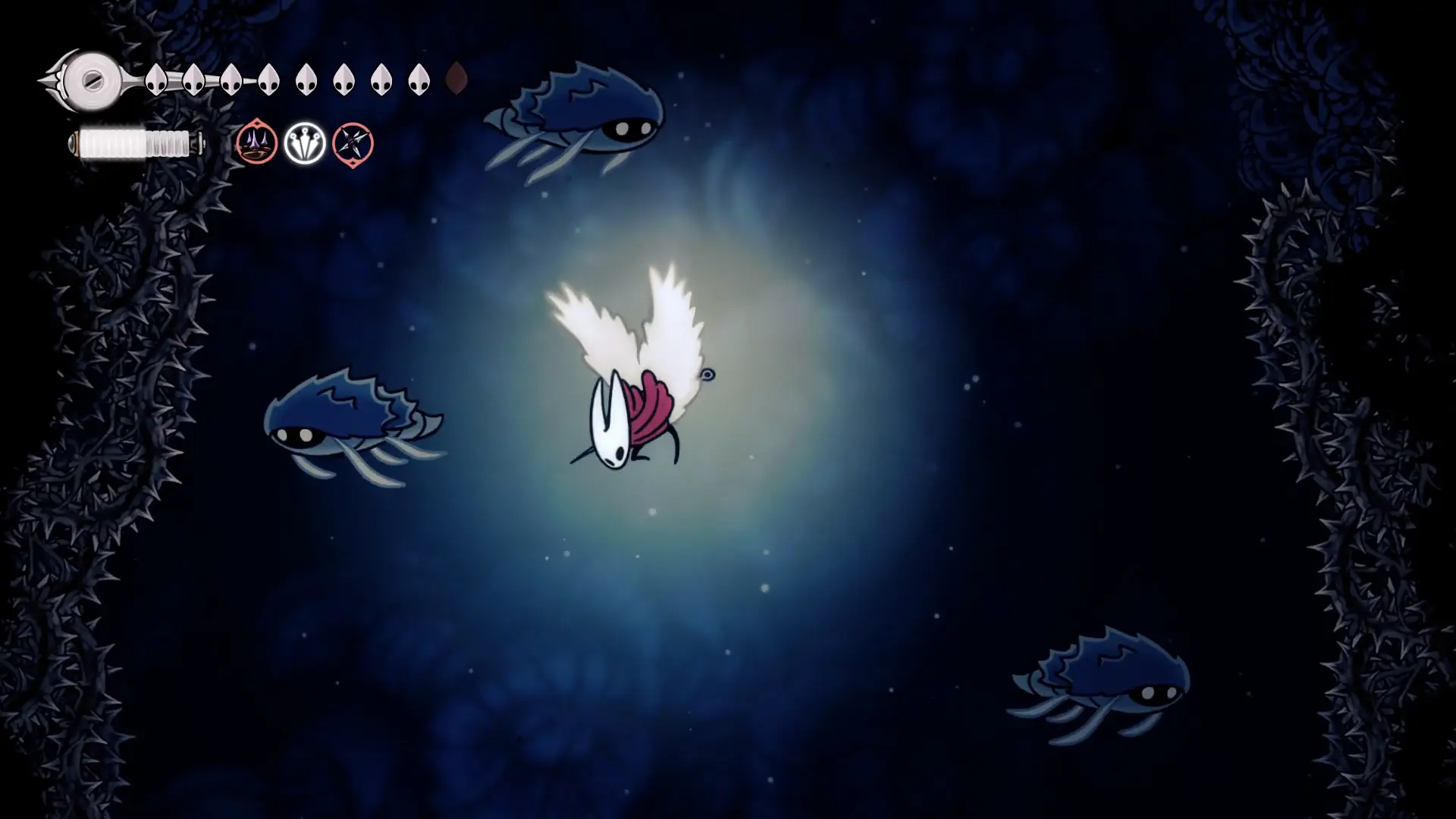Screen dimensions: 1456x819
Task: Activate the white three-daggers skill icon
Action: [305, 143]
